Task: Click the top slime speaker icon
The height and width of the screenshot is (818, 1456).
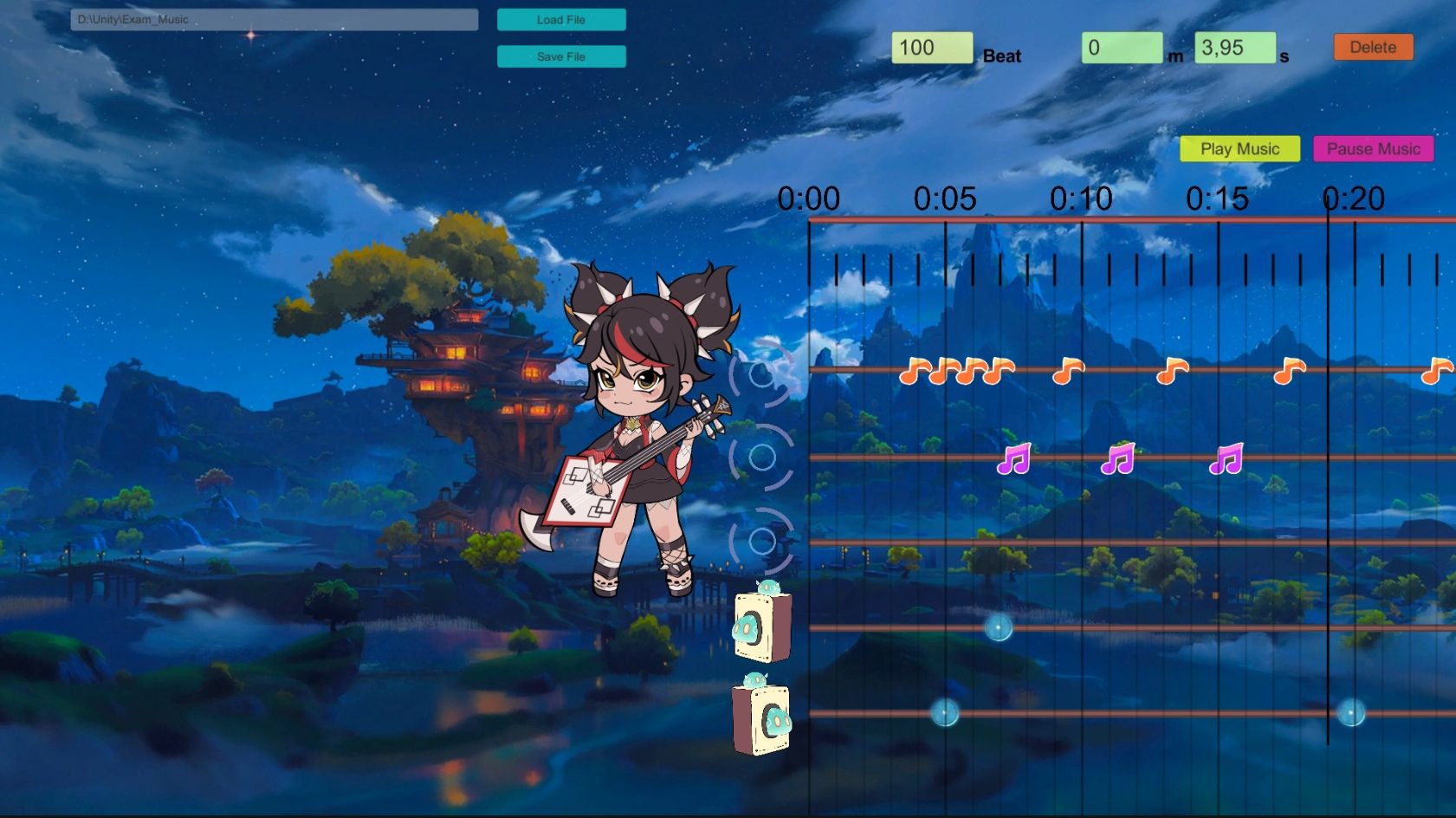Action: [x=761, y=626]
